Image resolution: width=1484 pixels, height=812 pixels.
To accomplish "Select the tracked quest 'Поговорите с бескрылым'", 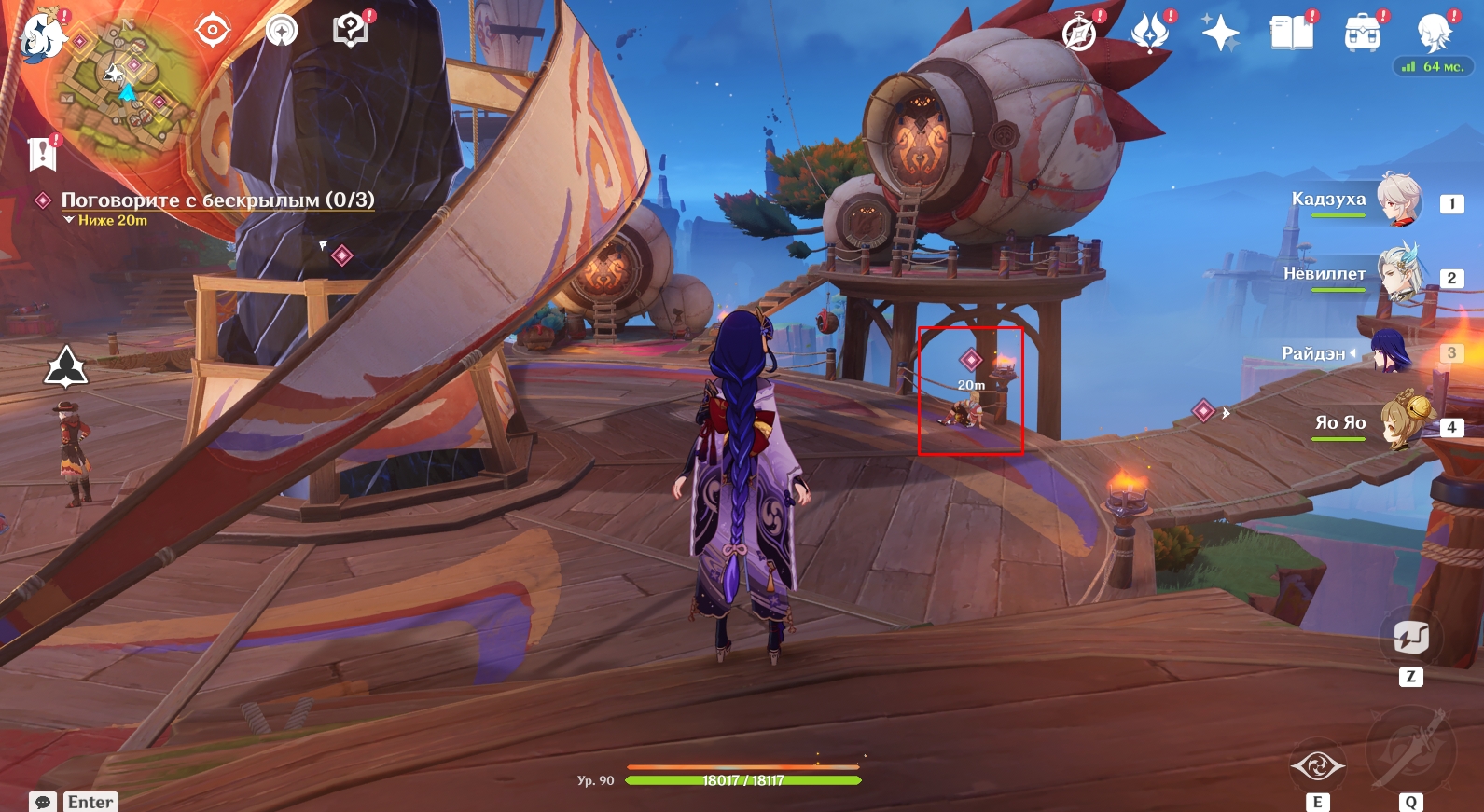I will (x=217, y=200).
